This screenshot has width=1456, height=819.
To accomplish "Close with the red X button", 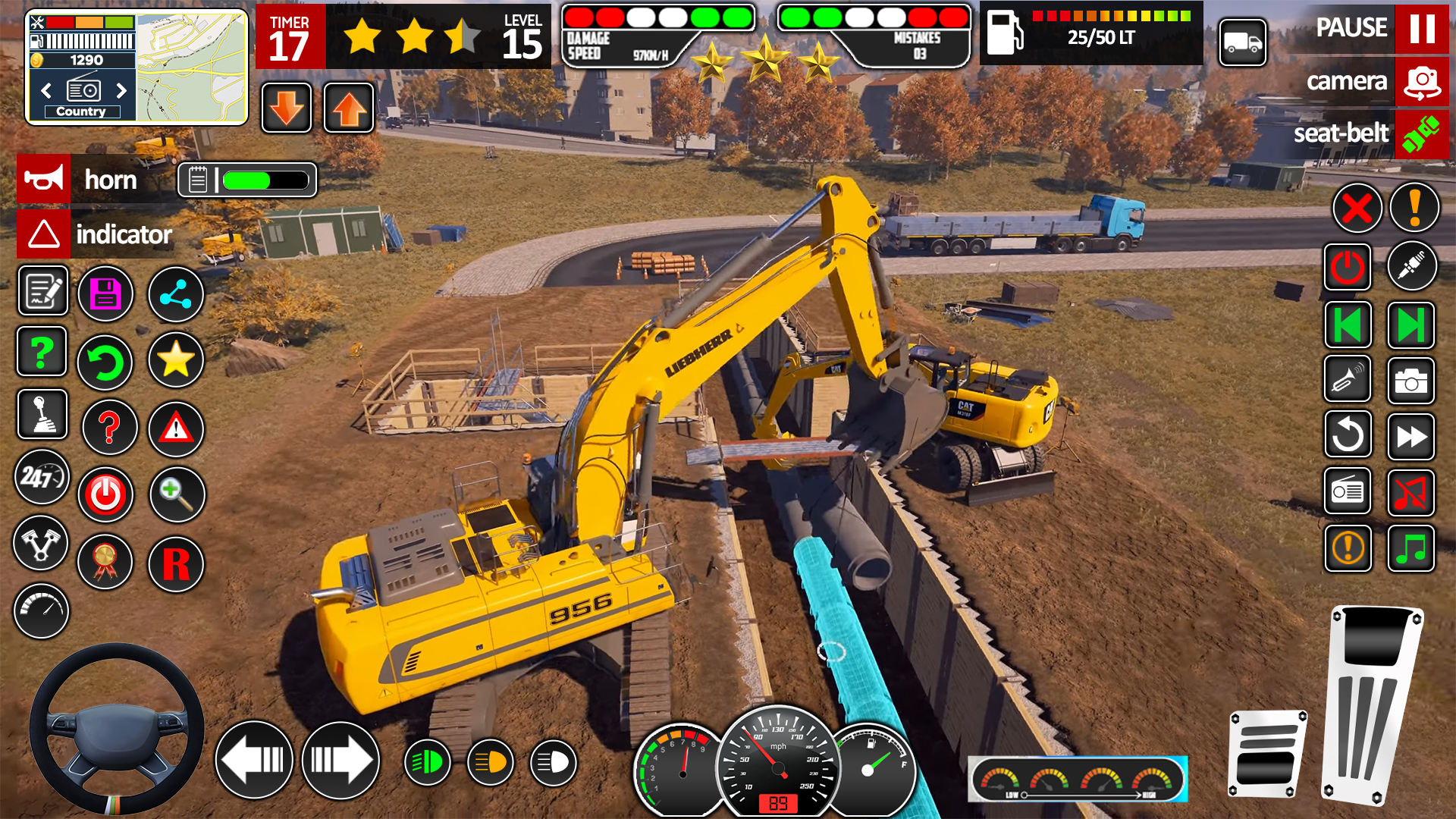I will pyautogui.click(x=1357, y=208).
